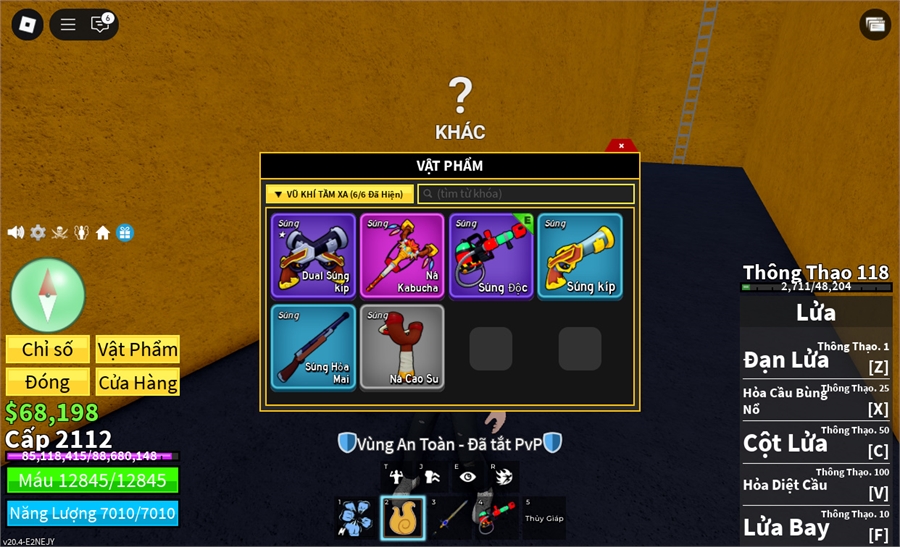
Task: Close the Vật Phẩm inventory window
Action: pyautogui.click(x=621, y=146)
